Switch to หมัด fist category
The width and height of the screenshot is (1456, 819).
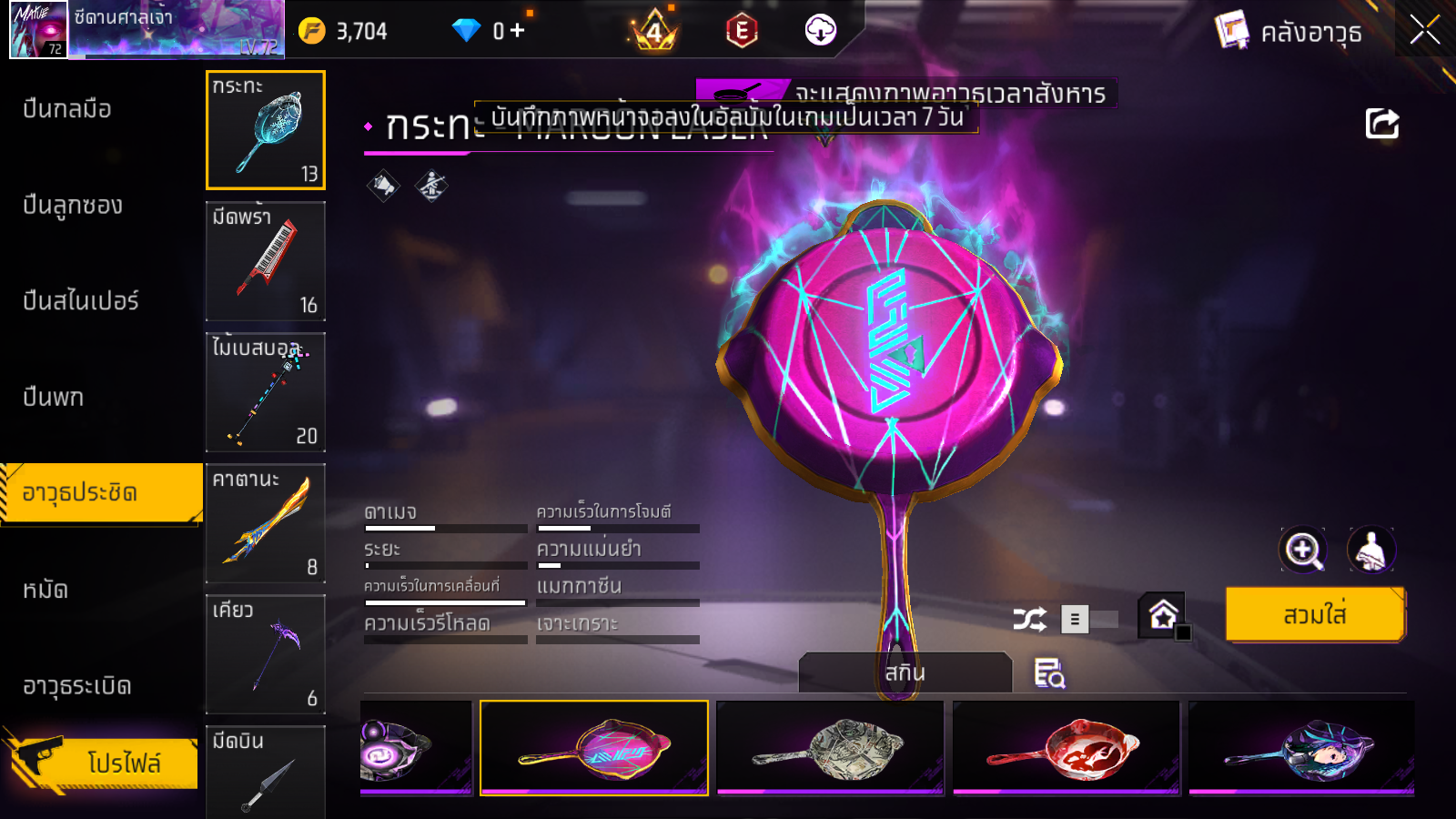(x=45, y=590)
